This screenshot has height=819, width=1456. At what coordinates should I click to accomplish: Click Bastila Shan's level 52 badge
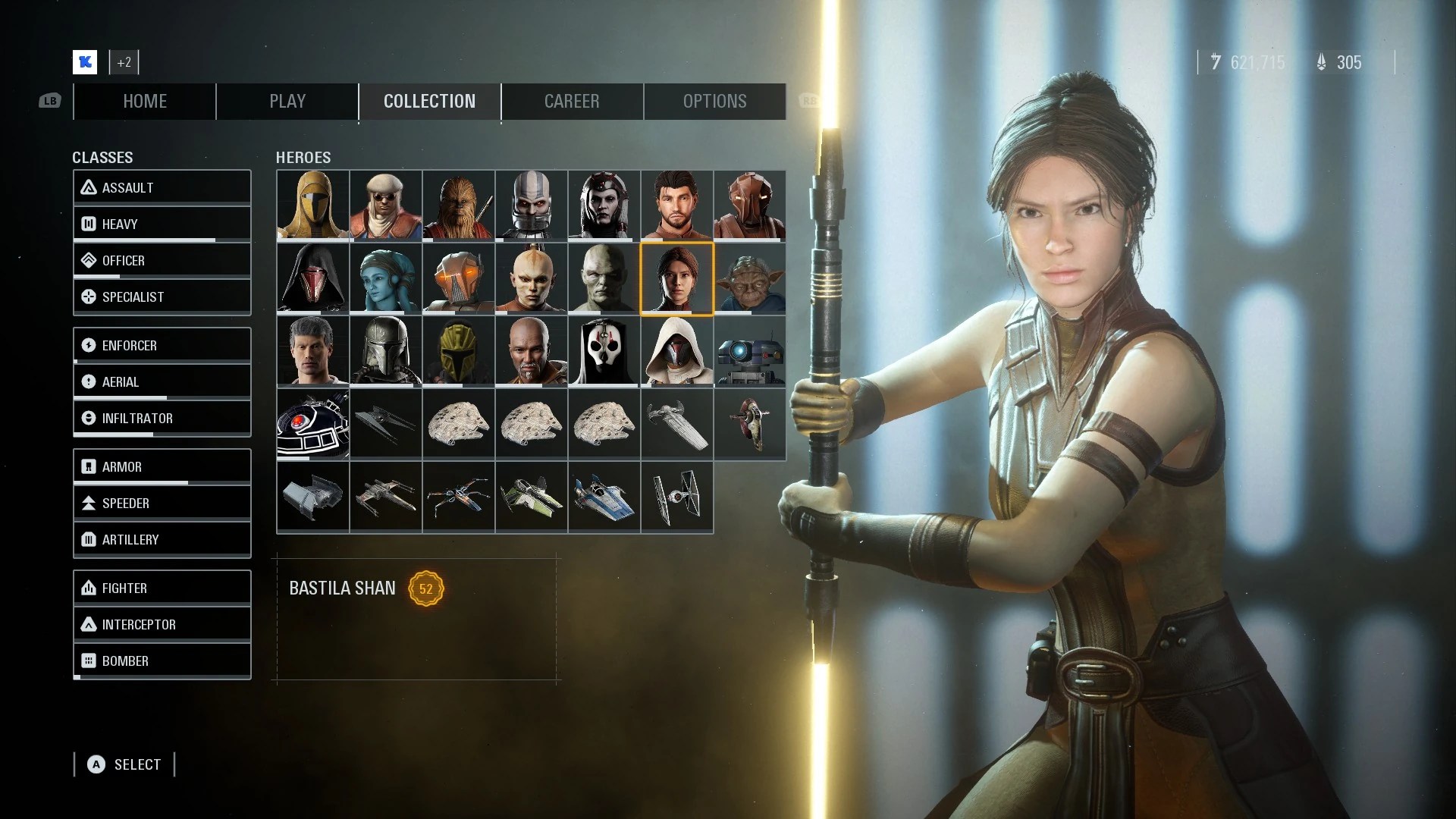[x=427, y=588]
